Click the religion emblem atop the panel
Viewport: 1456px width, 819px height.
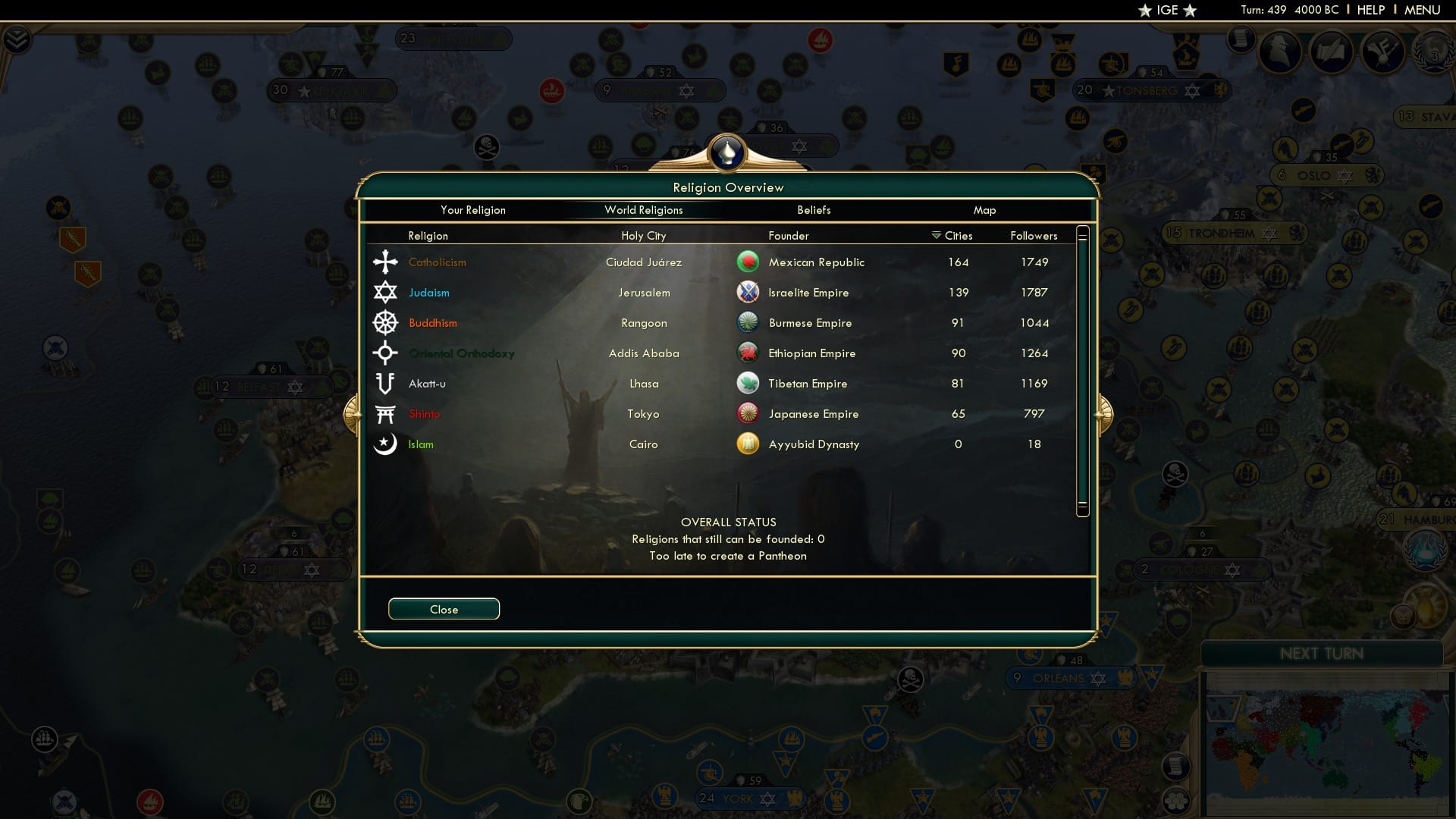pyautogui.click(x=727, y=152)
